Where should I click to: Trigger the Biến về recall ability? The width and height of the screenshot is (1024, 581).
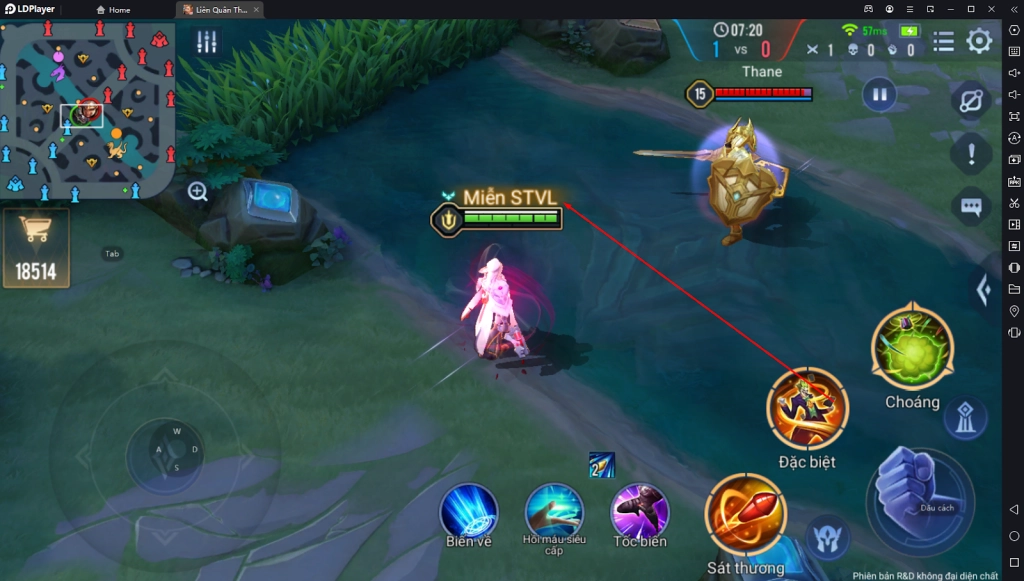[469, 511]
